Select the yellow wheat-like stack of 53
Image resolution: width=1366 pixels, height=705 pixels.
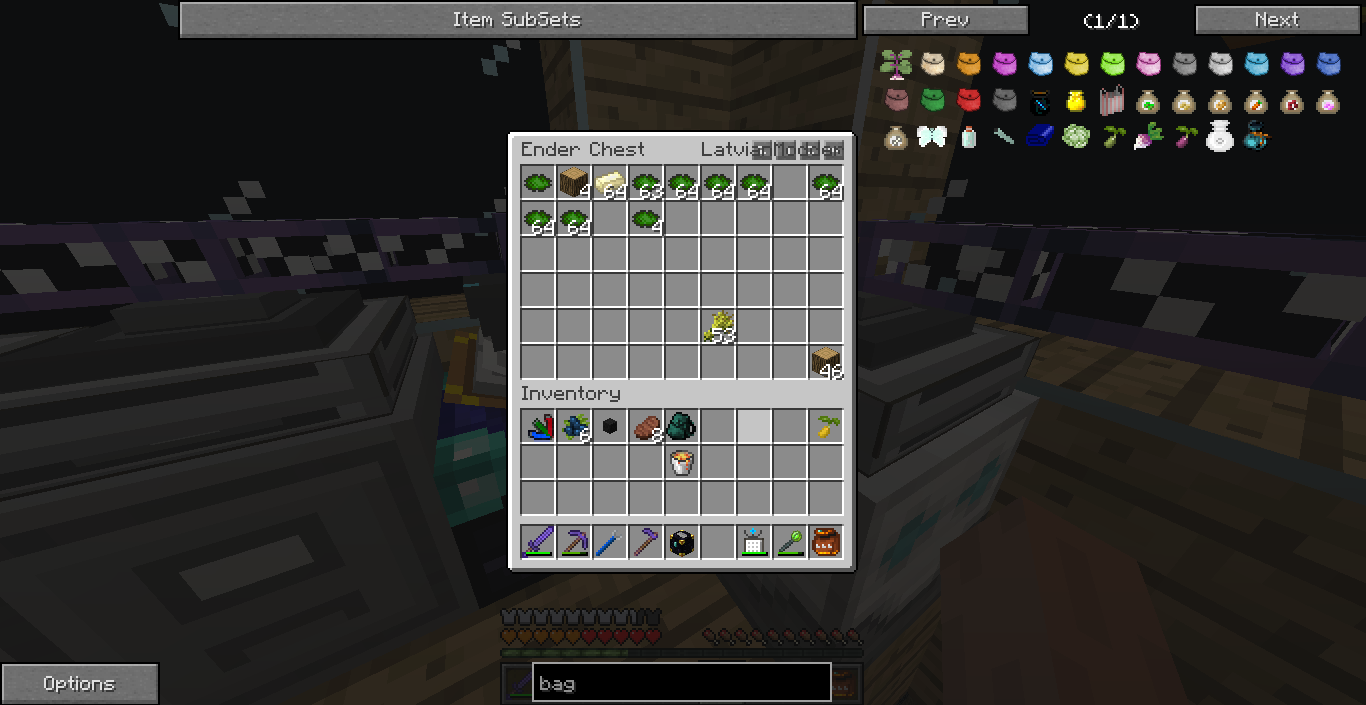coord(718,327)
